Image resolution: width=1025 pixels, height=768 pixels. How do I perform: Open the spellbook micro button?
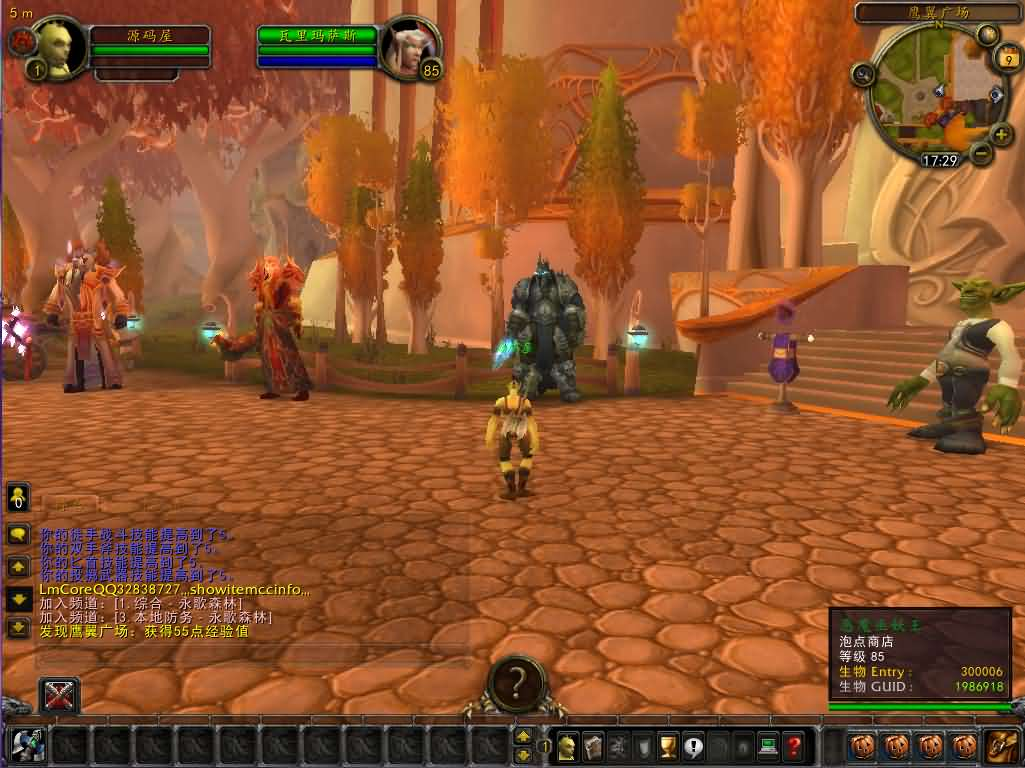pos(592,745)
